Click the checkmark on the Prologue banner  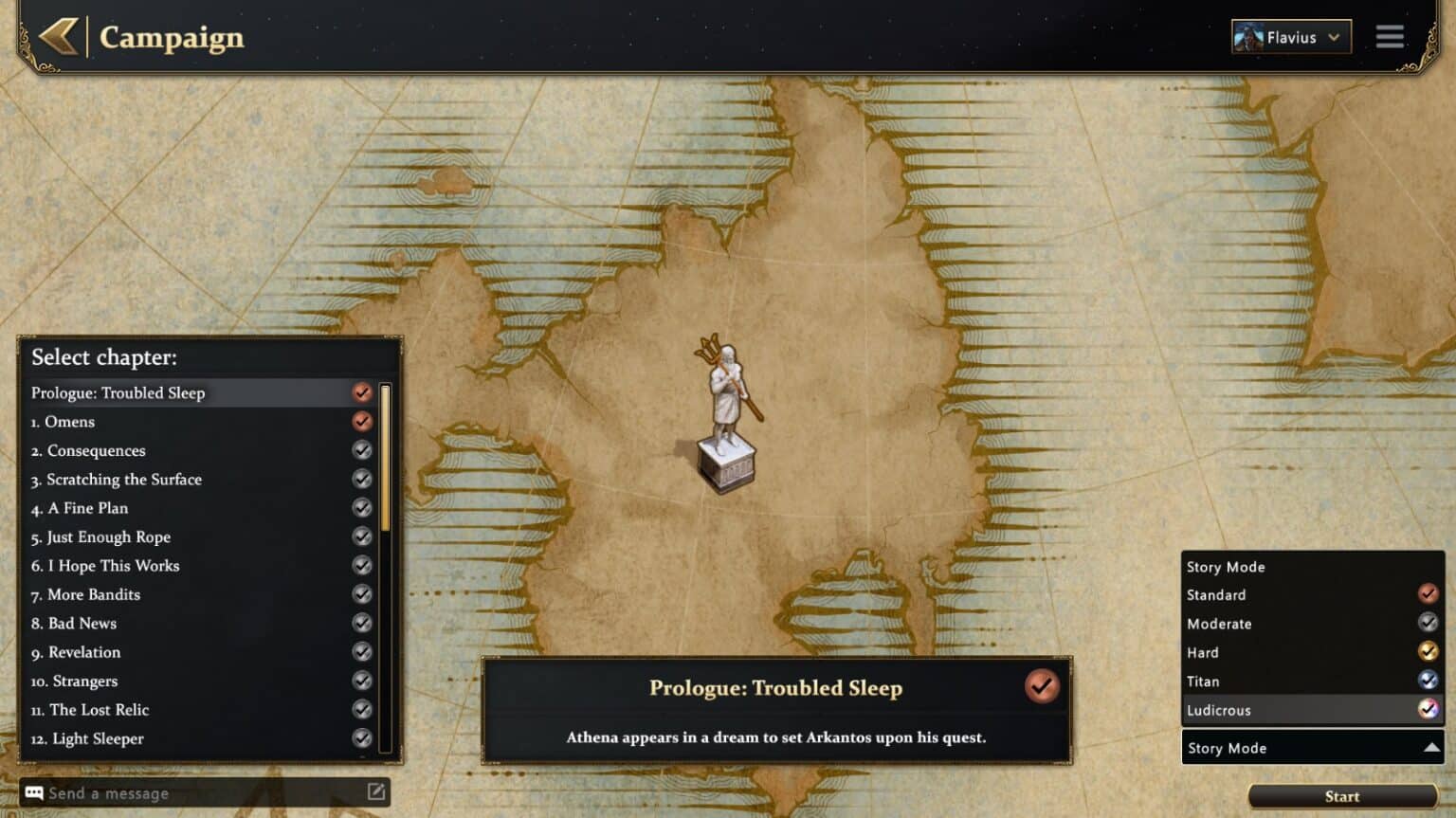tap(1042, 687)
